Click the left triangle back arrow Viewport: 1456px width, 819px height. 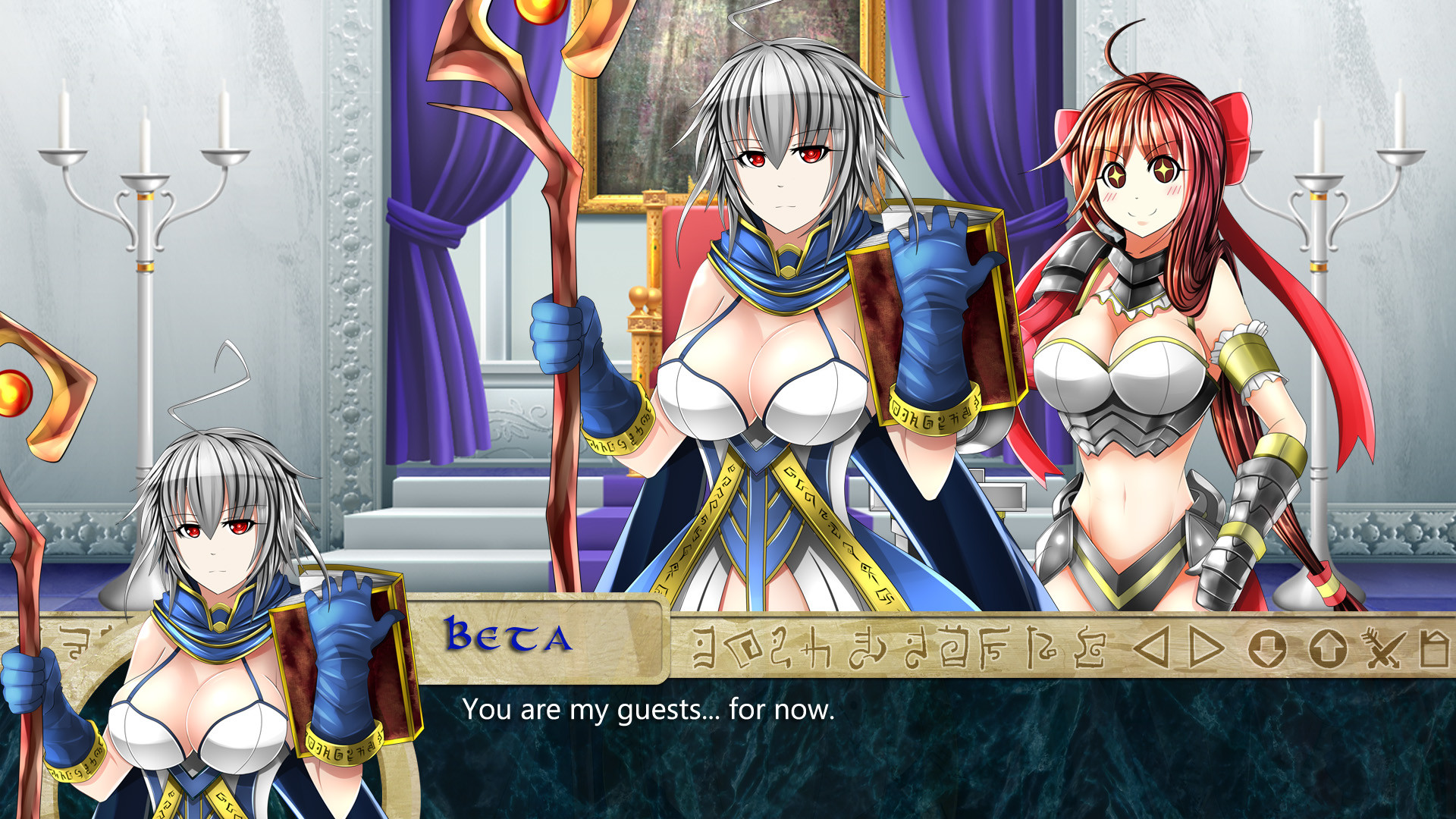click(x=1153, y=648)
